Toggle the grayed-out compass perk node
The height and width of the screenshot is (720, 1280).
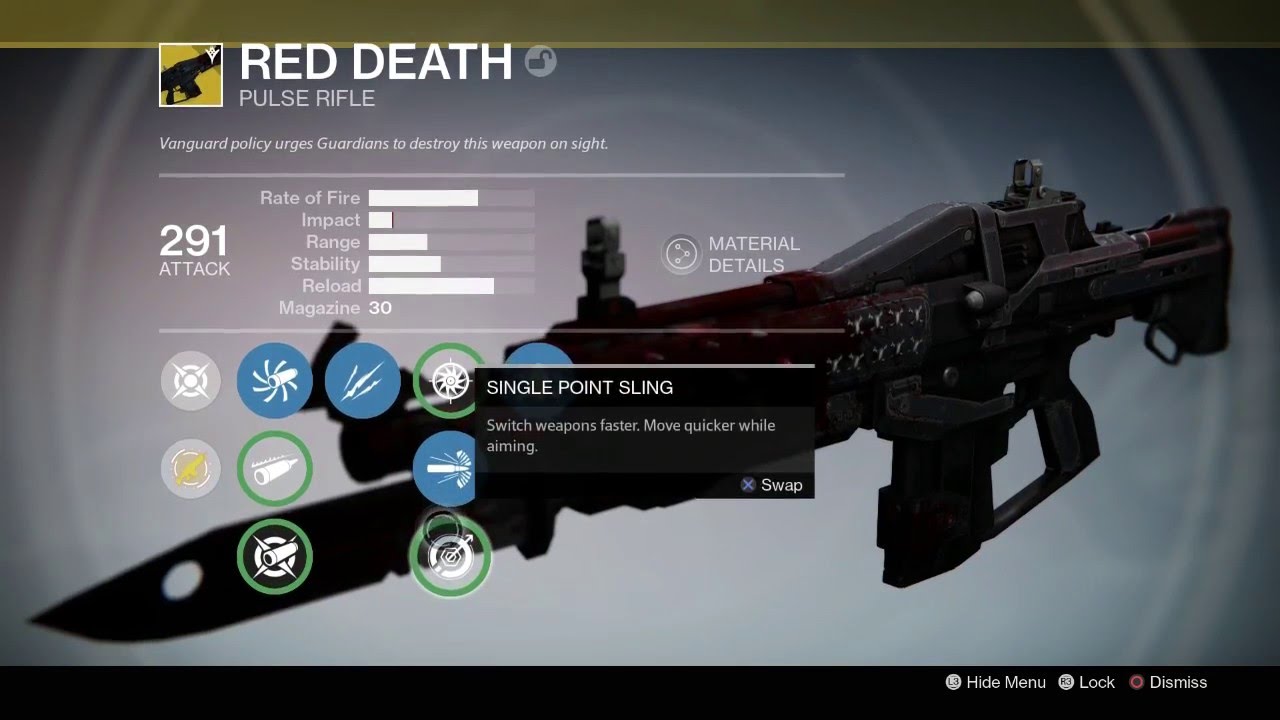point(190,381)
